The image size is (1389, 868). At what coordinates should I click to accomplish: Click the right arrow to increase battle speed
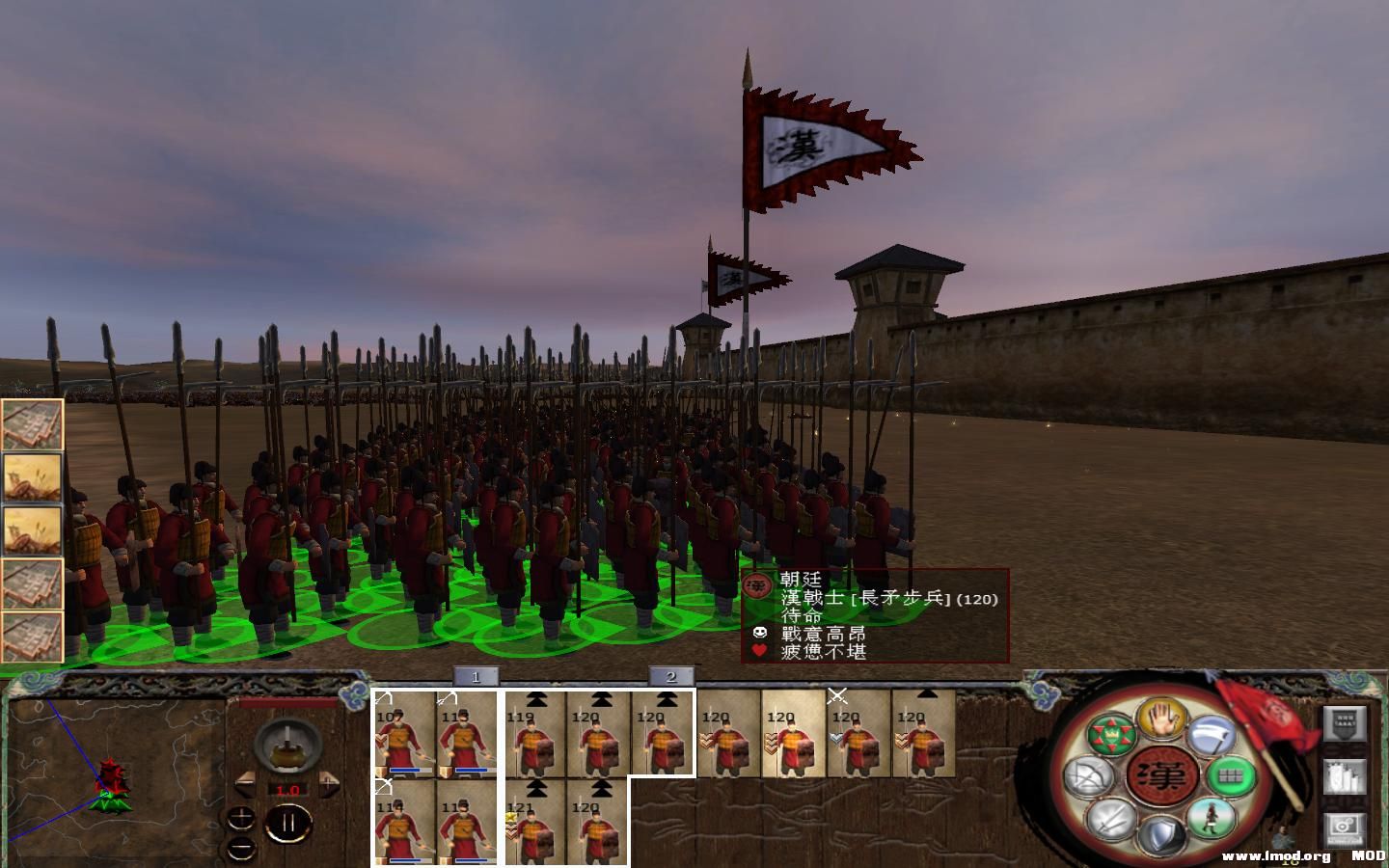click(x=329, y=782)
